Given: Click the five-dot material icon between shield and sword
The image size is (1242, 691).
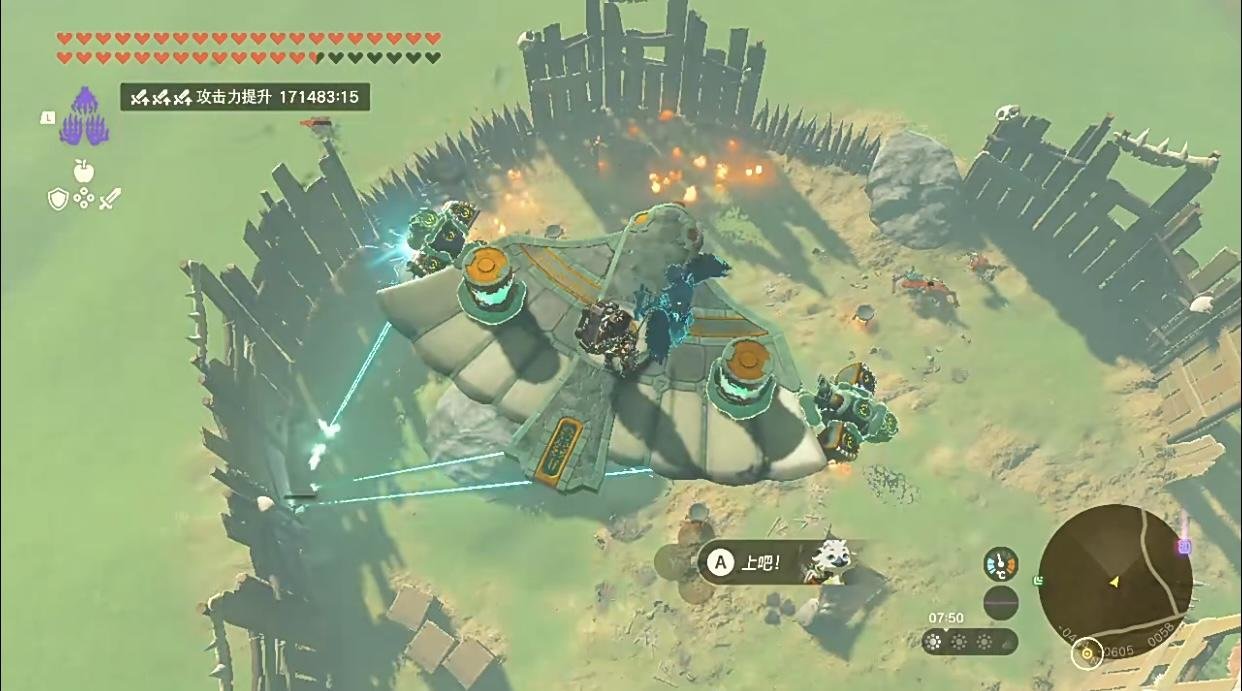Looking at the screenshot, I should [84, 198].
